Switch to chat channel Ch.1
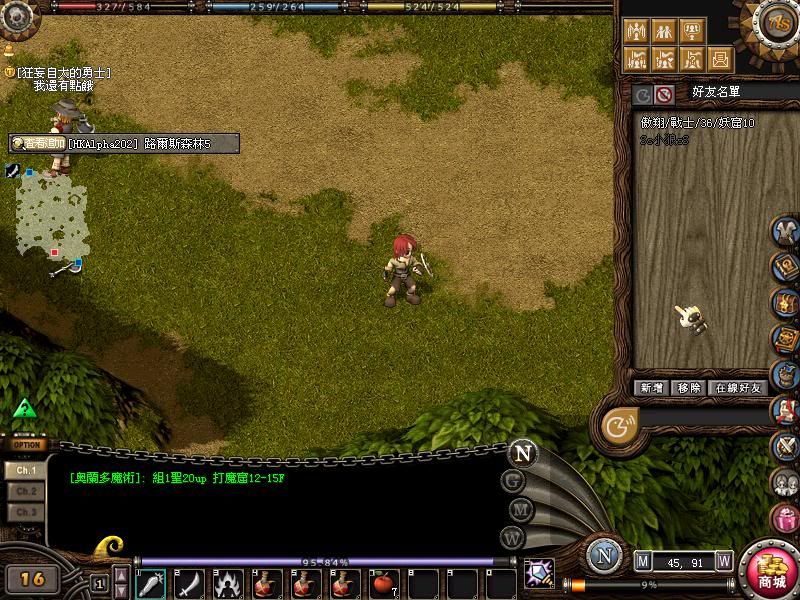 26,470
